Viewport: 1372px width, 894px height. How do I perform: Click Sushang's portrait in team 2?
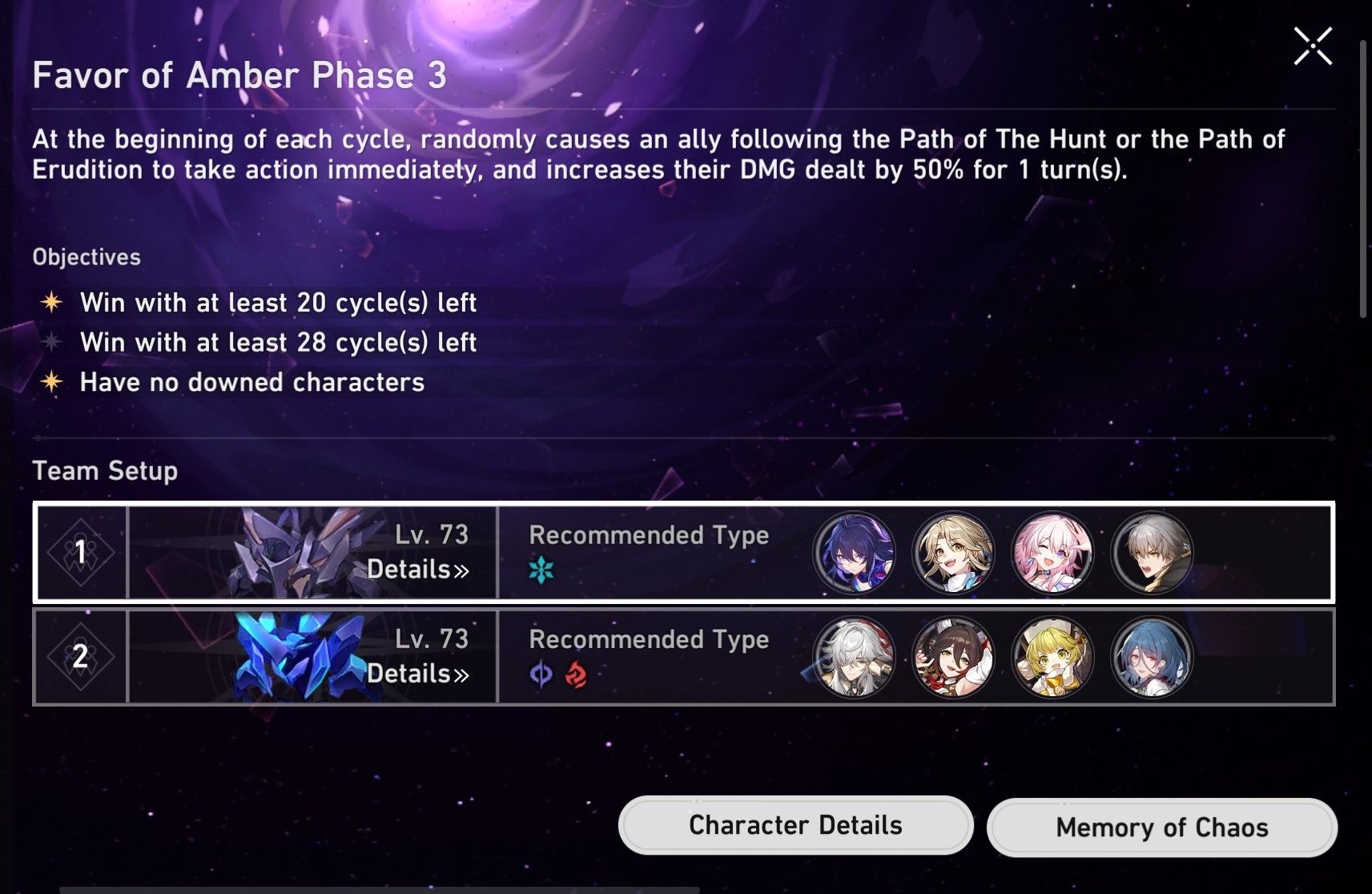(x=953, y=658)
